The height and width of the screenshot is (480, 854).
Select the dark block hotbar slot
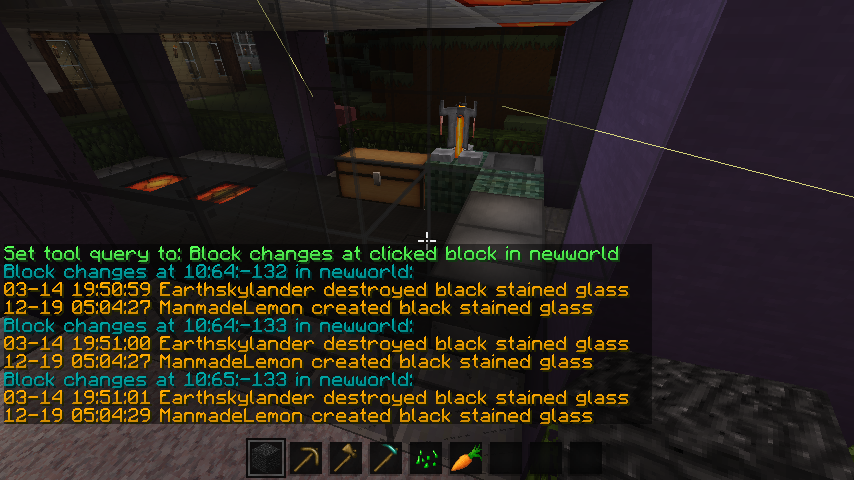coord(266,458)
